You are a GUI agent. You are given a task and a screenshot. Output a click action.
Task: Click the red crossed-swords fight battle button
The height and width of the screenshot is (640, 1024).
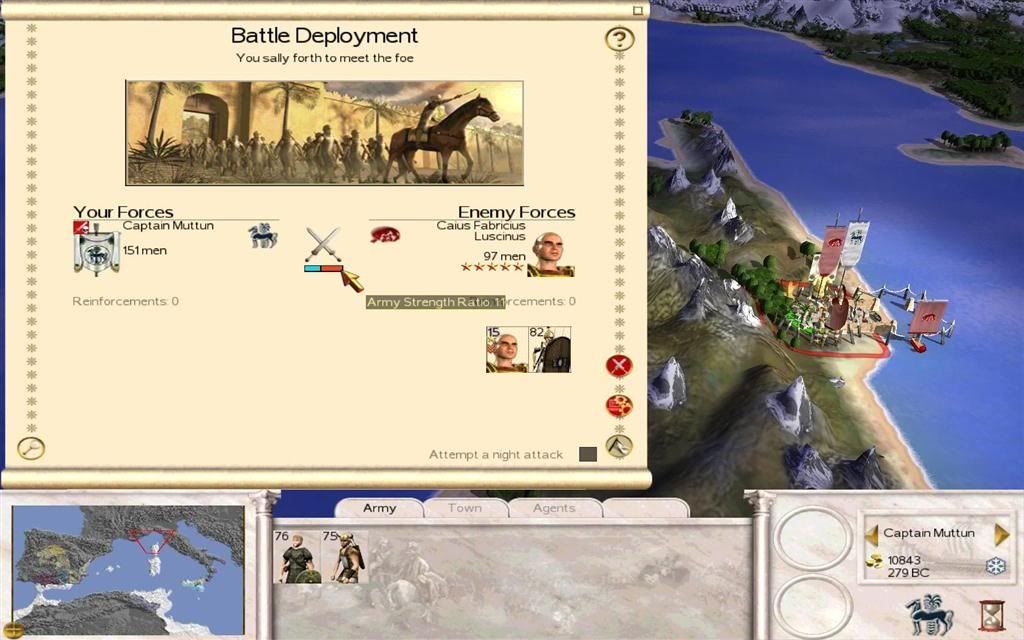tap(619, 365)
